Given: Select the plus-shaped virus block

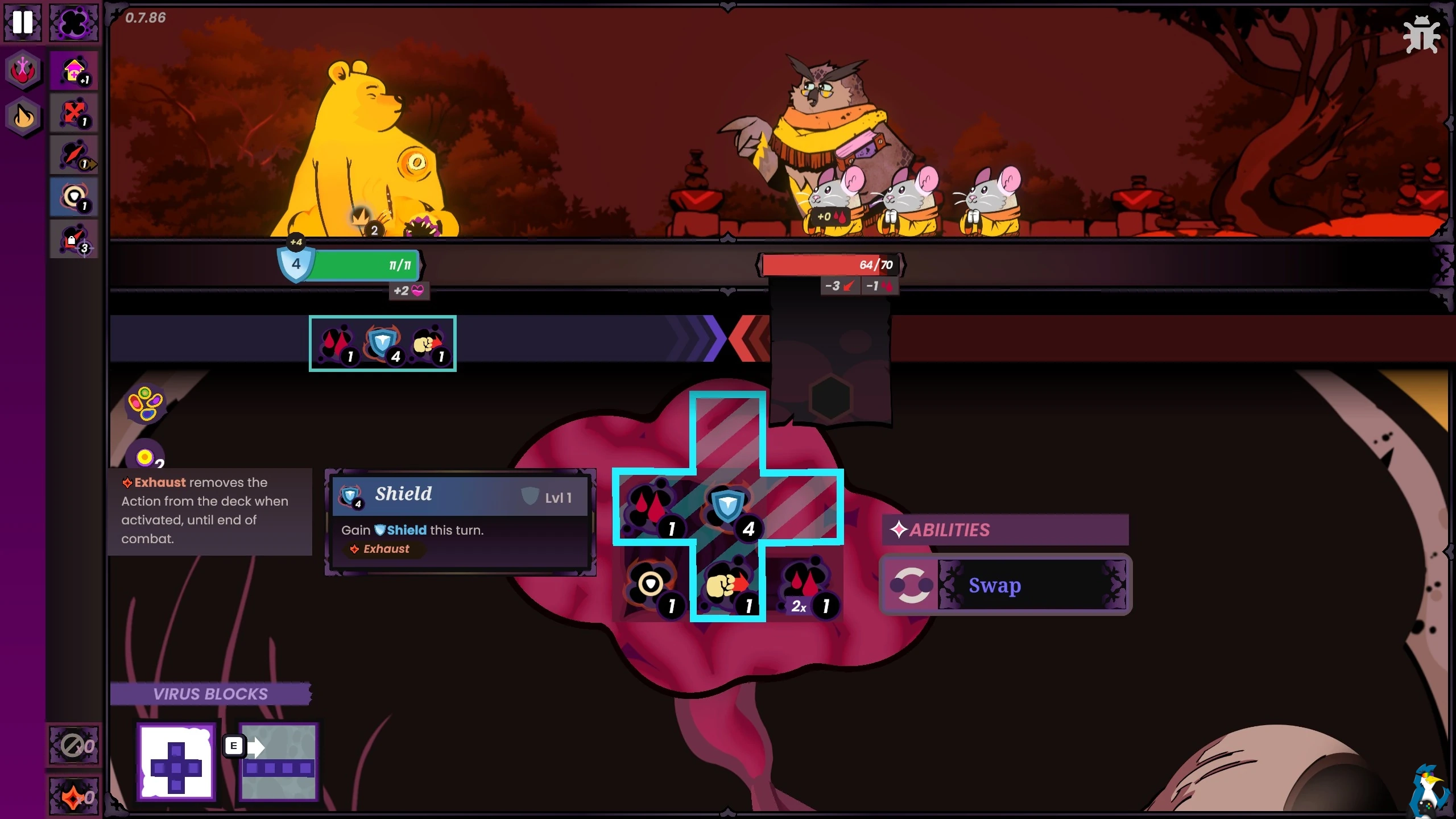Looking at the screenshot, I should point(176,761).
